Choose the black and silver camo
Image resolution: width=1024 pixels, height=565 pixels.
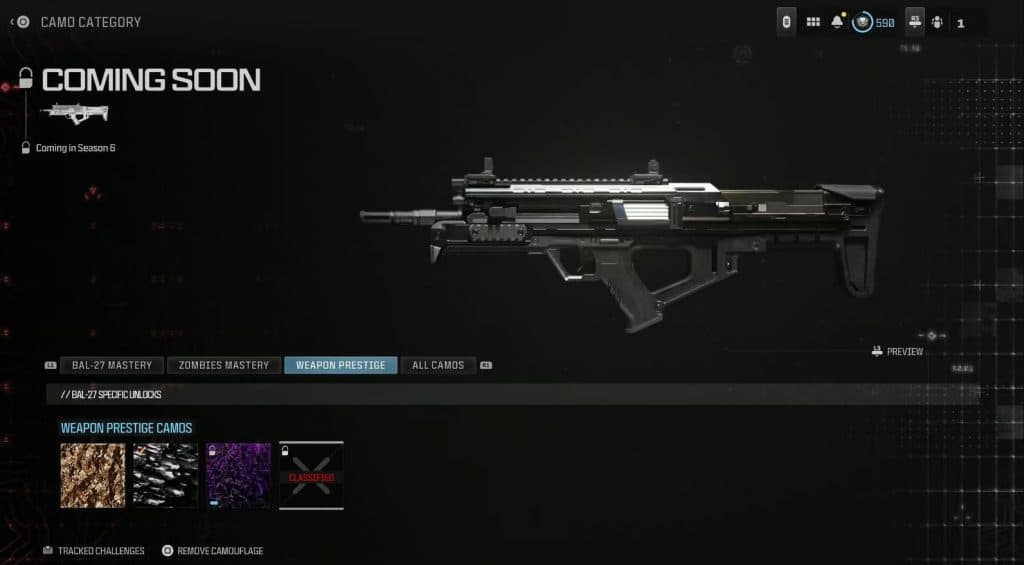pyautogui.click(x=166, y=476)
